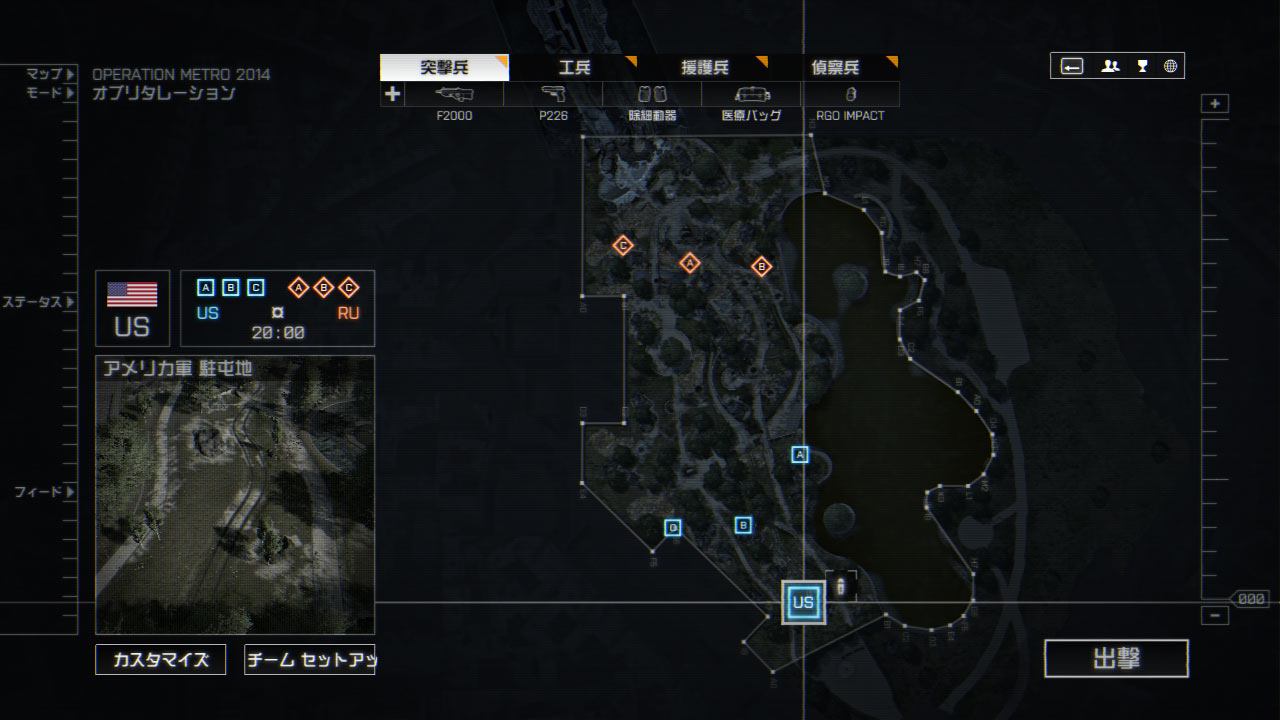Select the P226 sidearm slot
This screenshot has width=1280, height=720.
pos(553,95)
